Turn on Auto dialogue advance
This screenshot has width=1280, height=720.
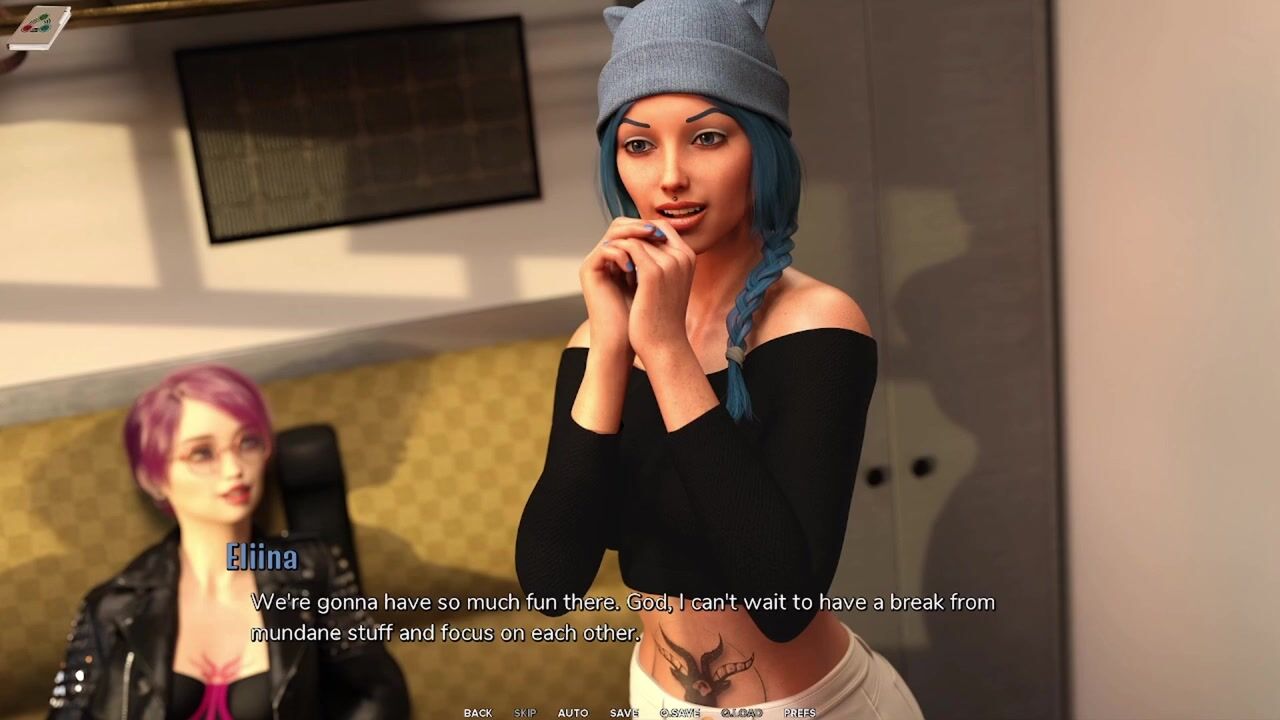pyautogui.click(x=573, y=713)
